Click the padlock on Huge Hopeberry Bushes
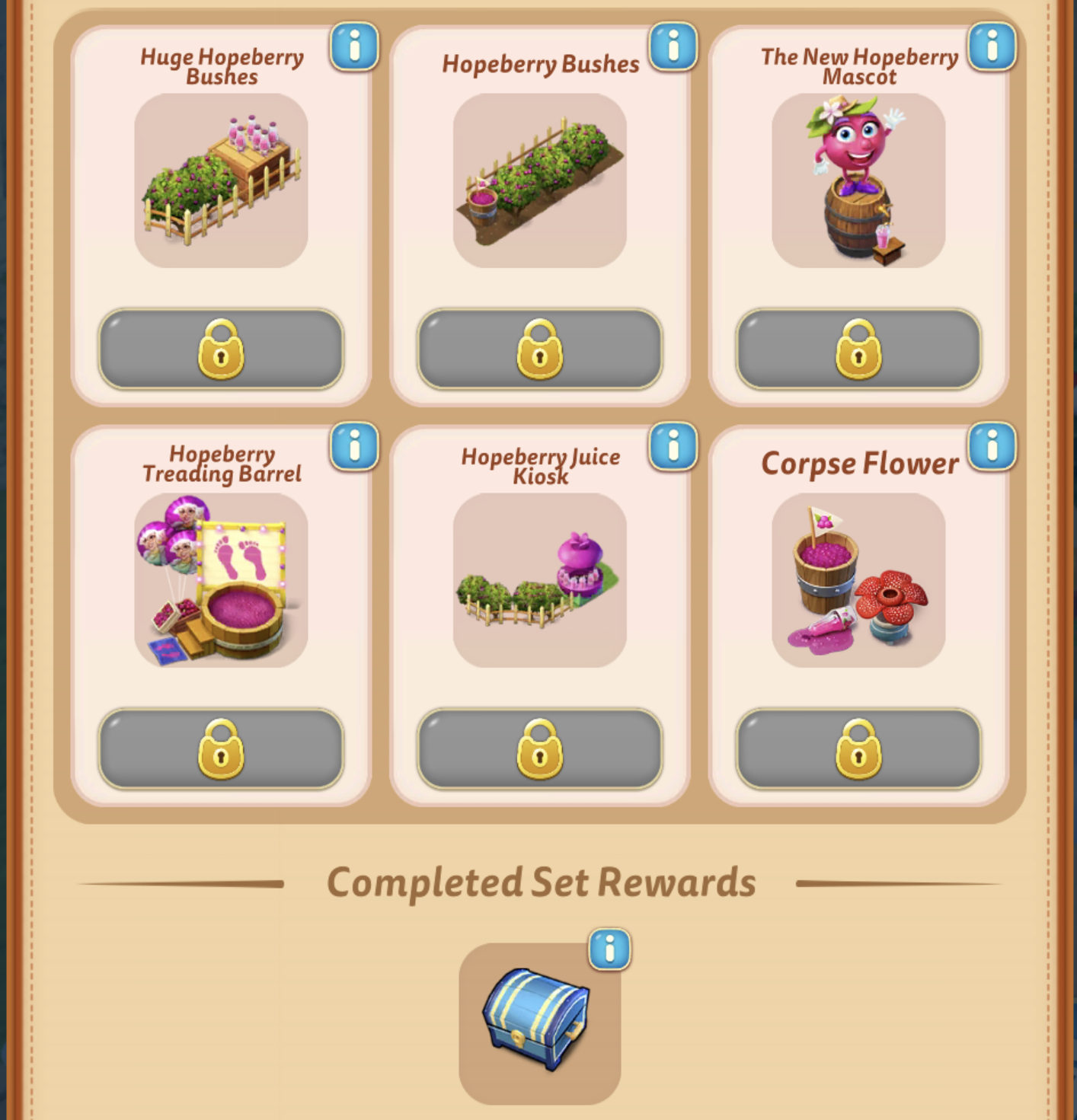 219,349
